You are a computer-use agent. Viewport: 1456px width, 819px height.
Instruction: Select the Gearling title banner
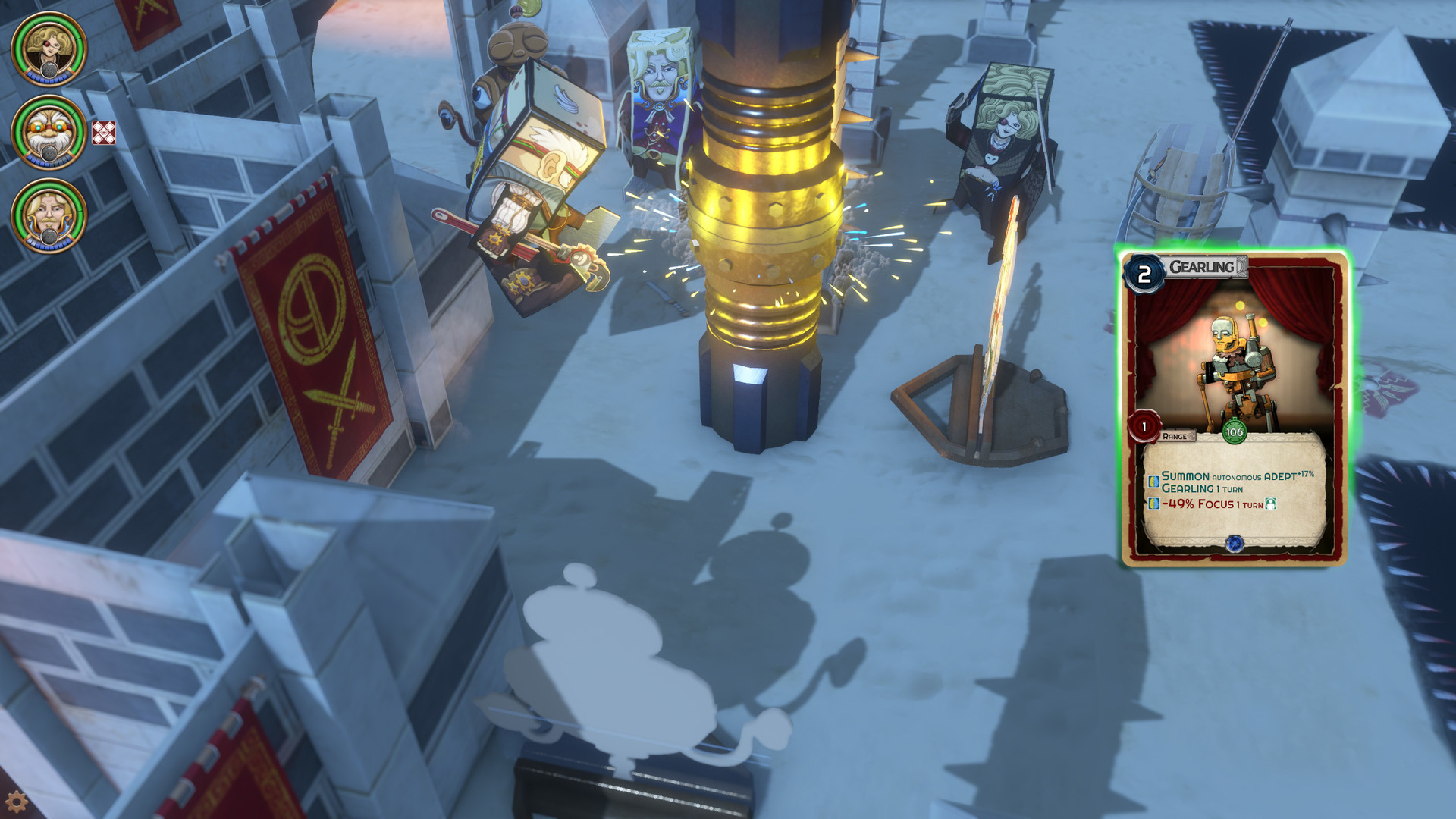tap(1202, 264)
